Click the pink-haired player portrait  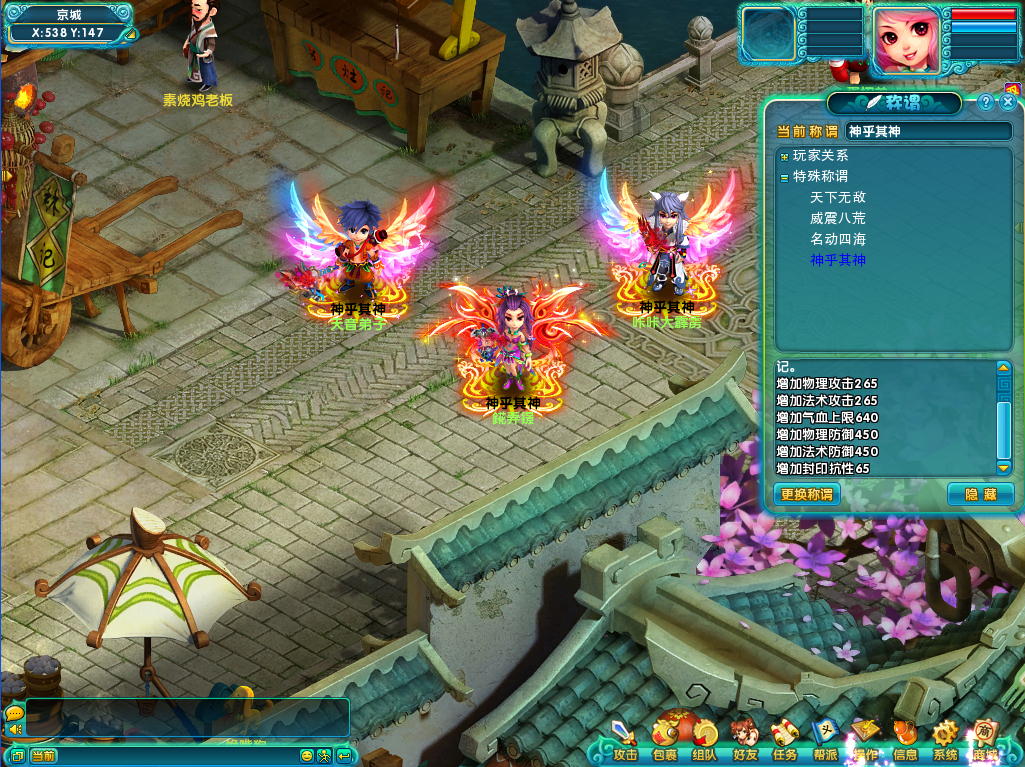click(908, 40)
